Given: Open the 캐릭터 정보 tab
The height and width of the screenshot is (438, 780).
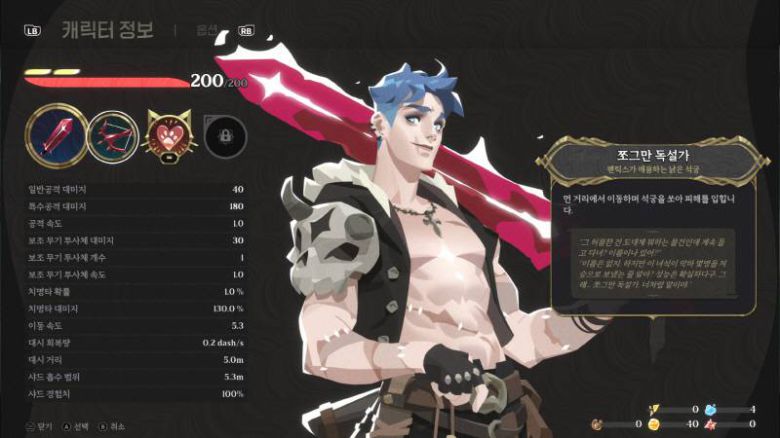Looking at the screenshot, I should [107, 29].
